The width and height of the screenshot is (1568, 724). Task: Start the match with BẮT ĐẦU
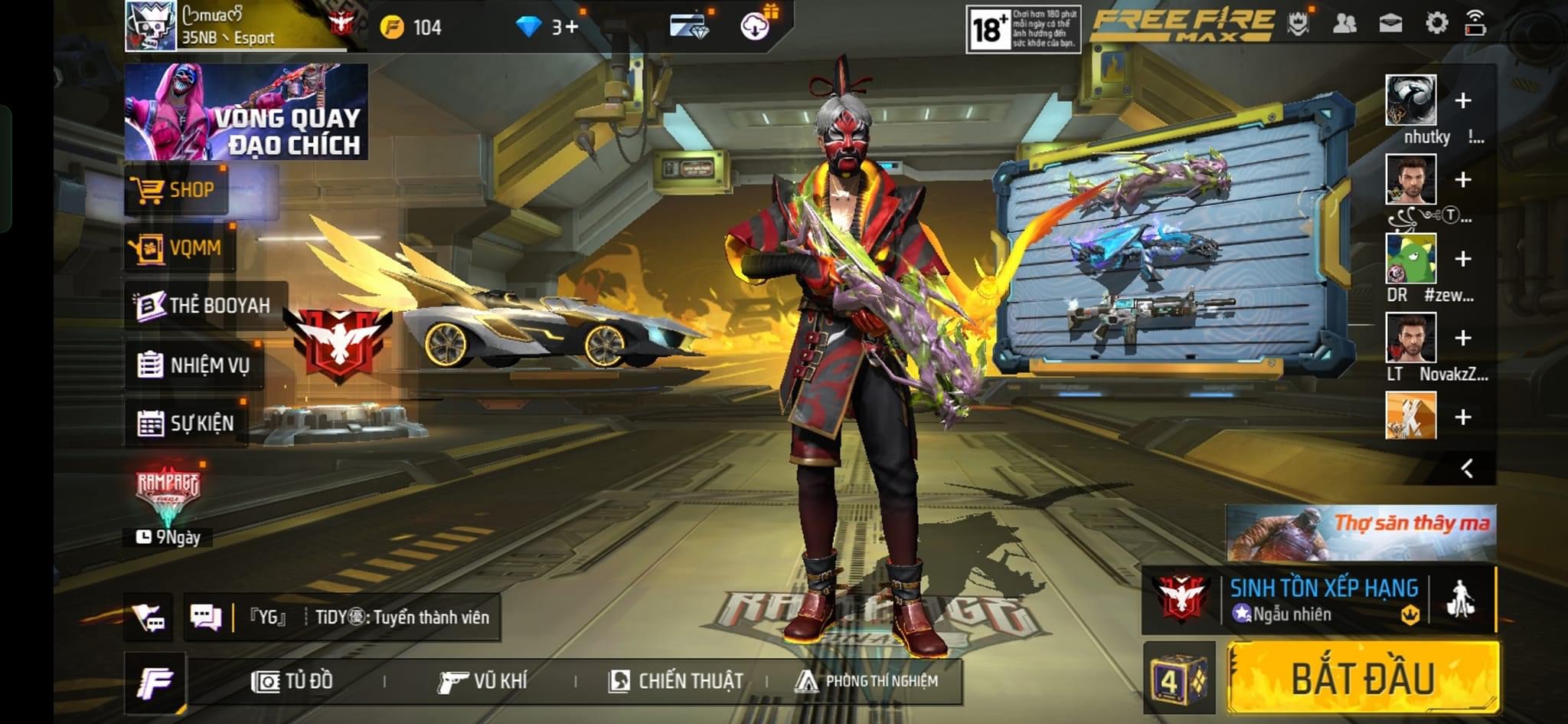coord(1363,678)
